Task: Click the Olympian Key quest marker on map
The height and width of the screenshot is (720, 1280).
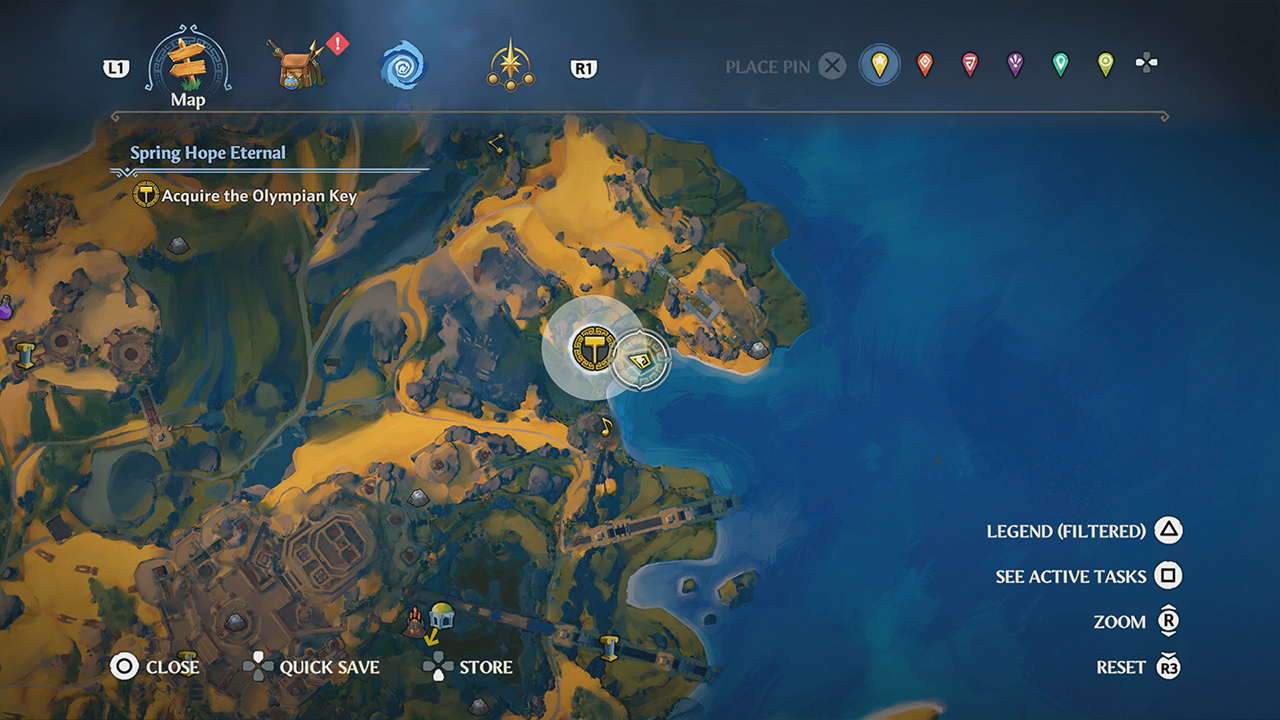Action: click(591, 348)
